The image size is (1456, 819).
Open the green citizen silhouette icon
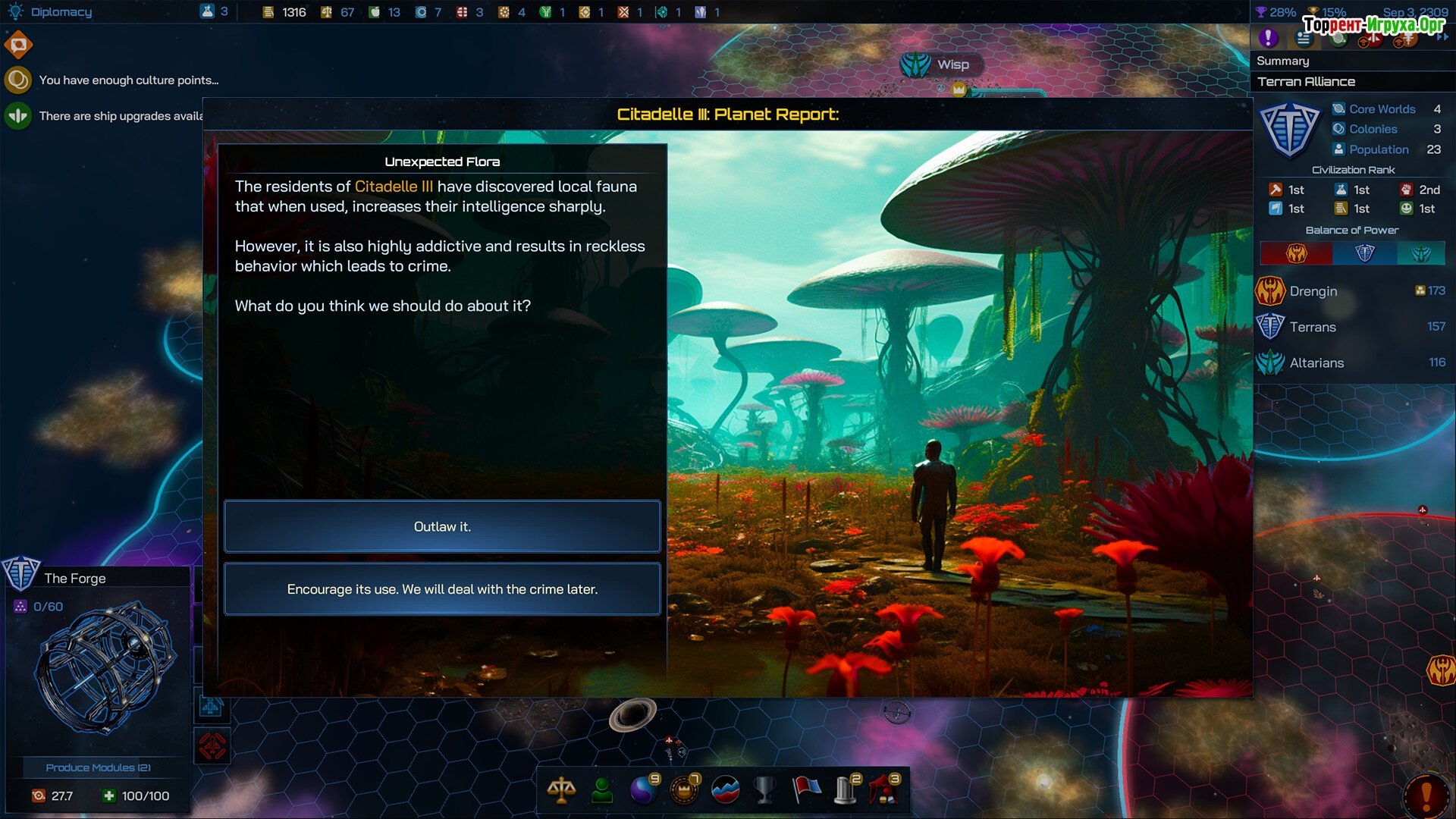[603, 789]
